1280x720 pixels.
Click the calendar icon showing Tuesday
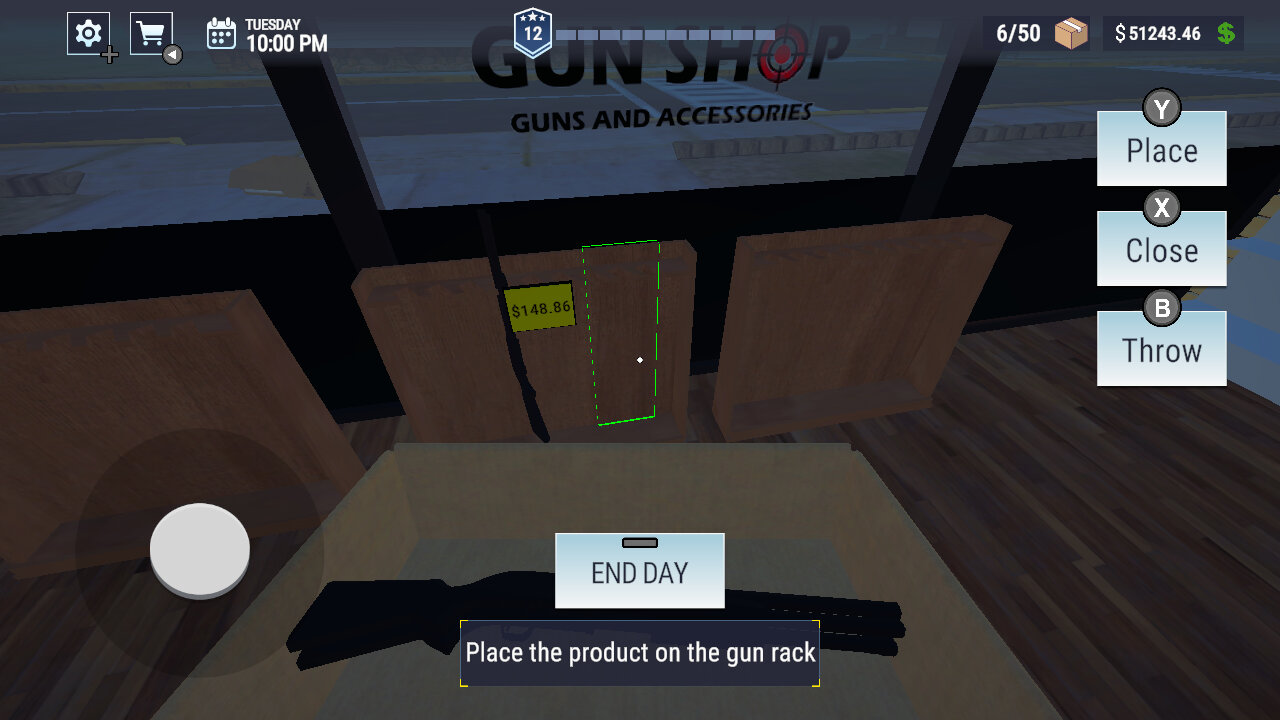[223, 33]
